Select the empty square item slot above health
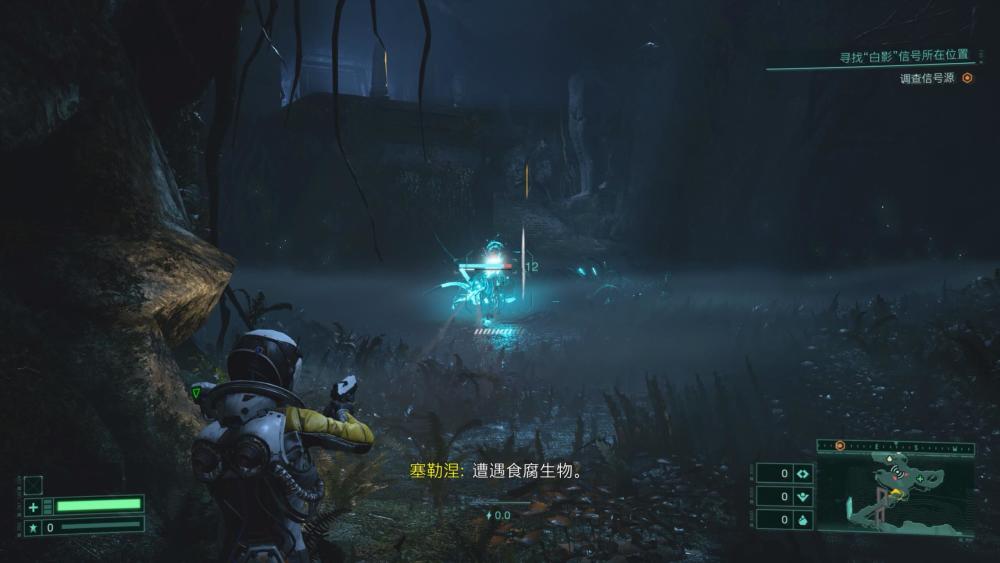The height and width of the screenshot is (563, 1000). click(33, 485)
